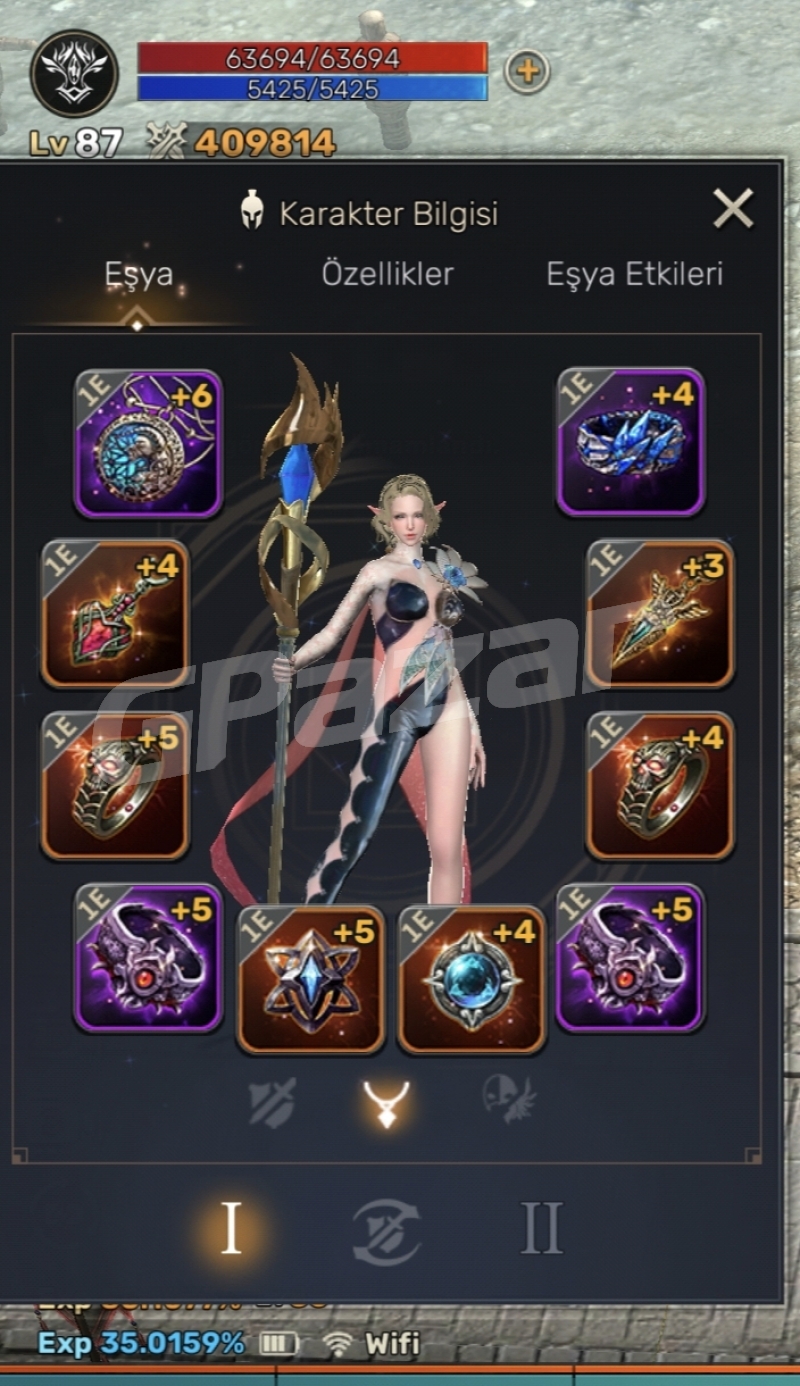Show the mask and wing equipment page

[x=509, y=1100]
